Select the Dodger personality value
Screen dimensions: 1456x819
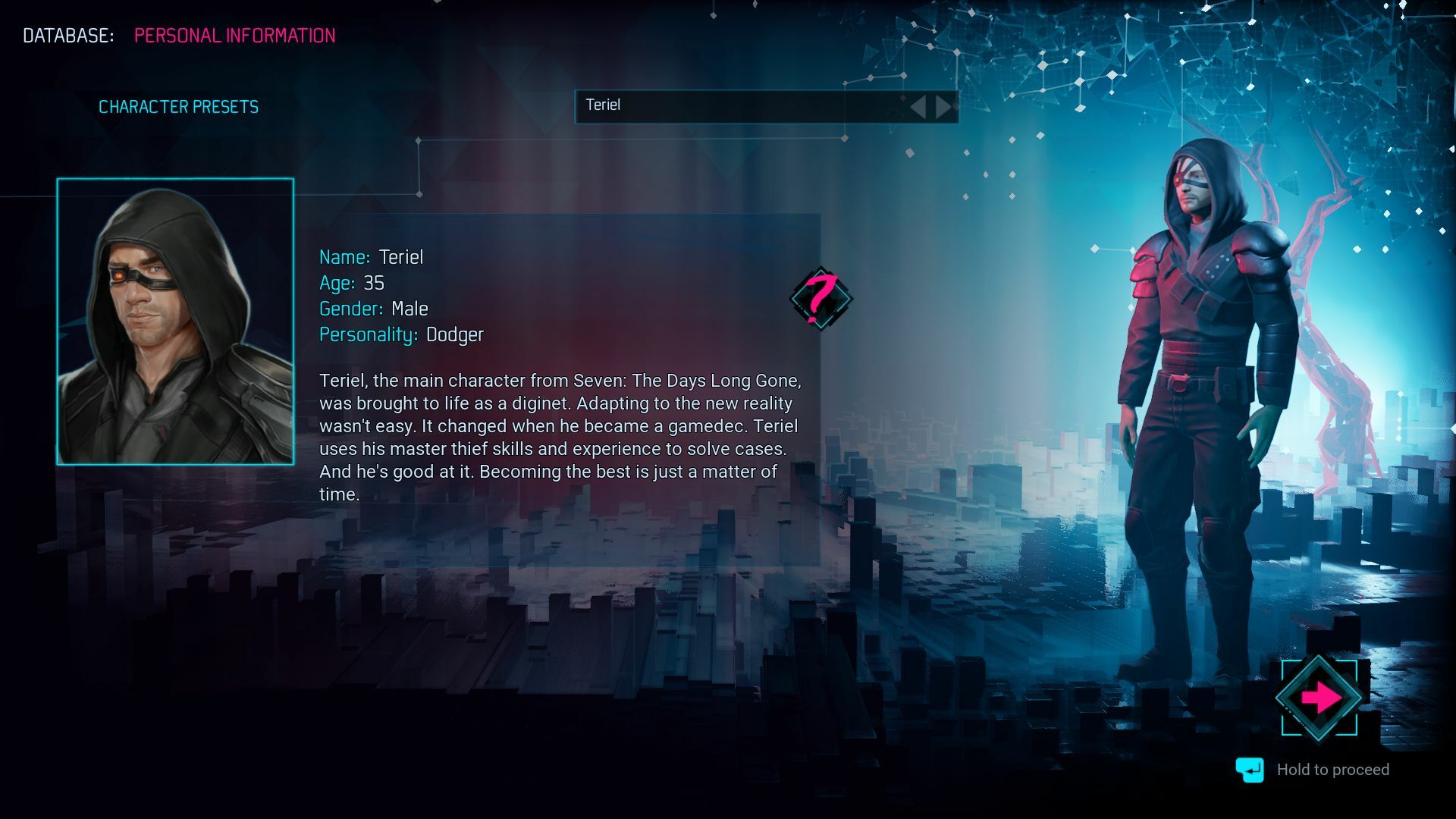point(455,334)
